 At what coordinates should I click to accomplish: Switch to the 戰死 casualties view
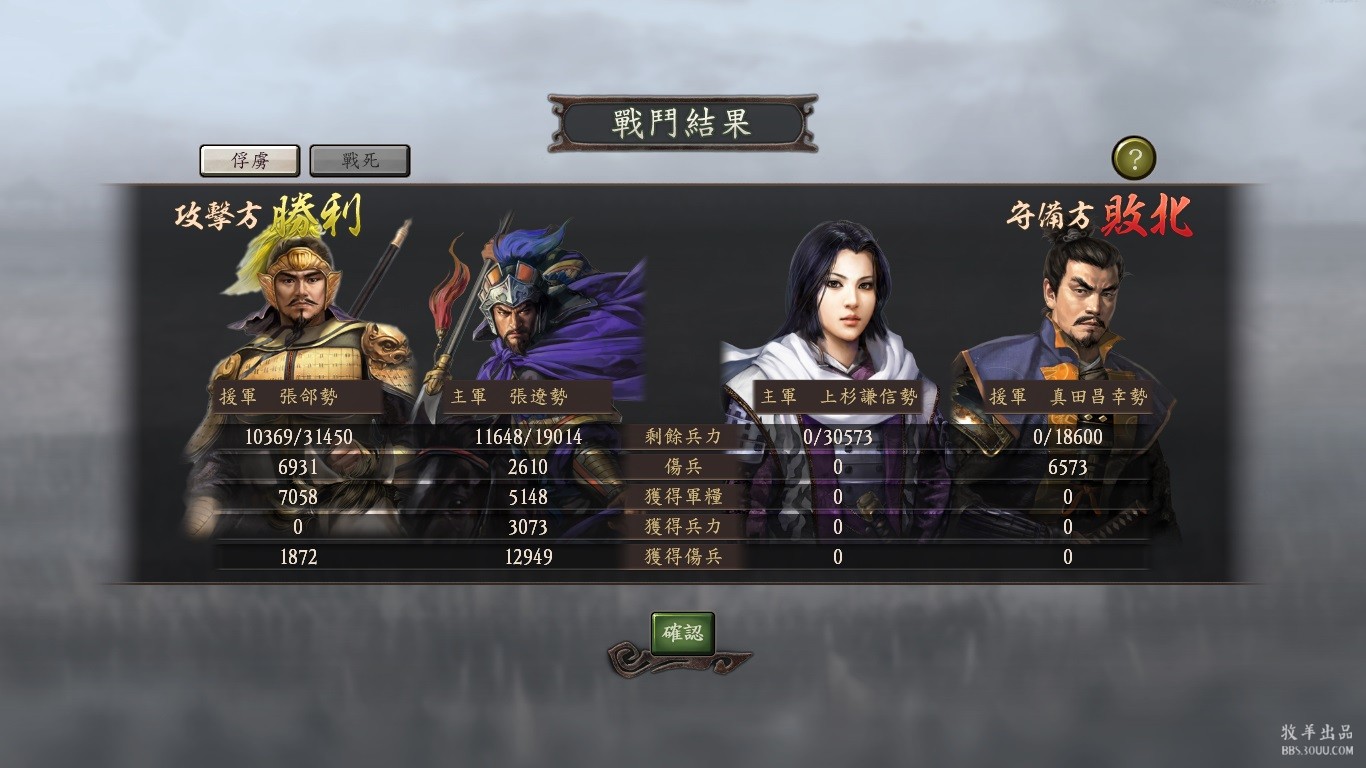[x=360, y=160]
